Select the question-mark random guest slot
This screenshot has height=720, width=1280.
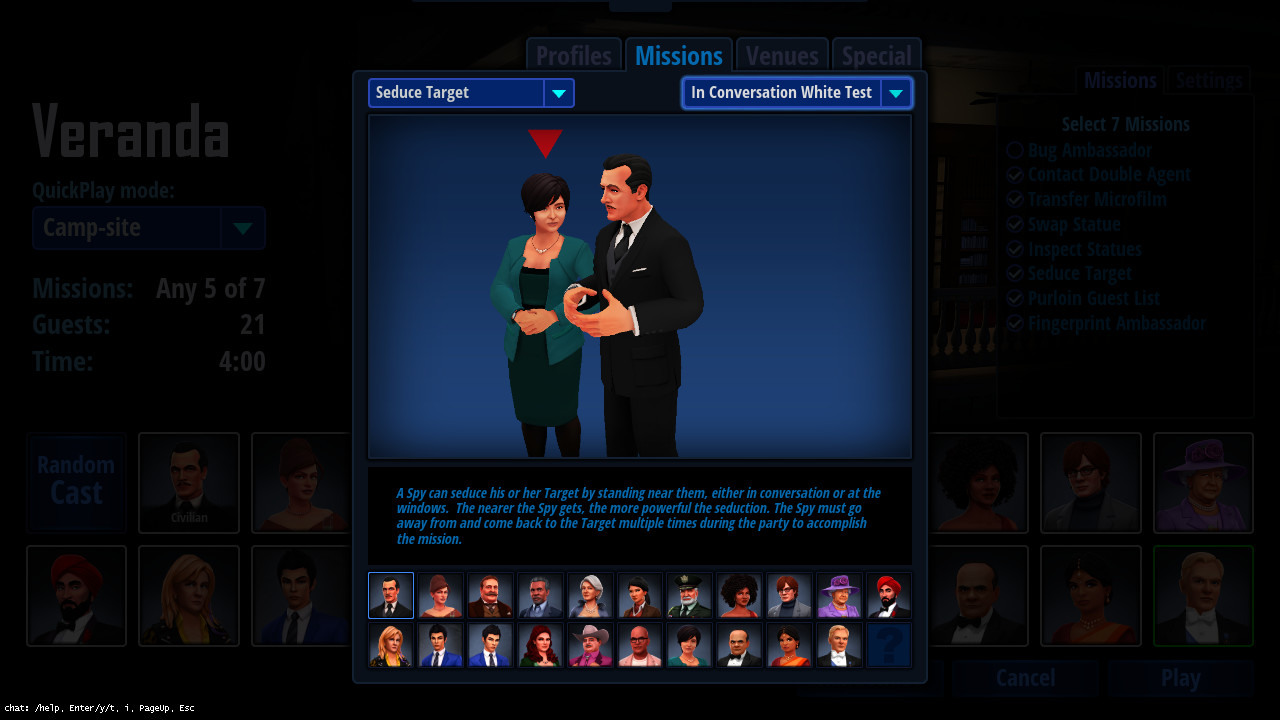(888, 644)
